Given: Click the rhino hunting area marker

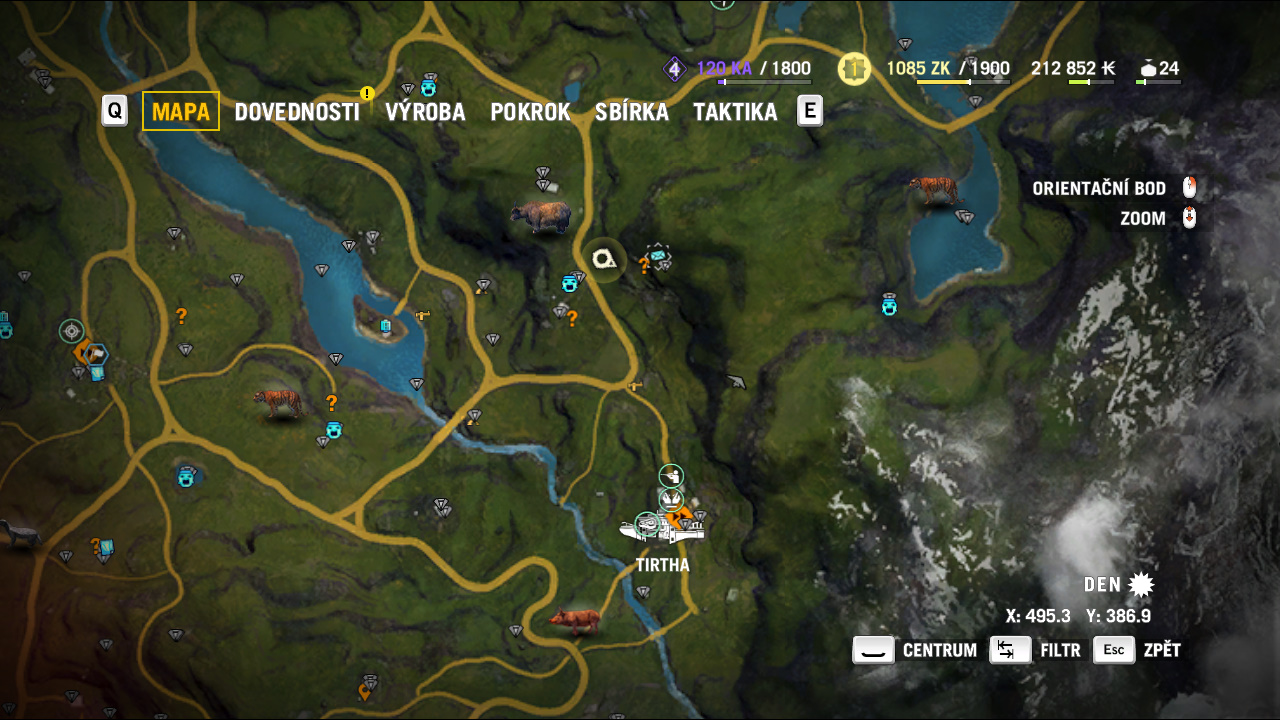Looking at the screenshot, I should [540, 216].
